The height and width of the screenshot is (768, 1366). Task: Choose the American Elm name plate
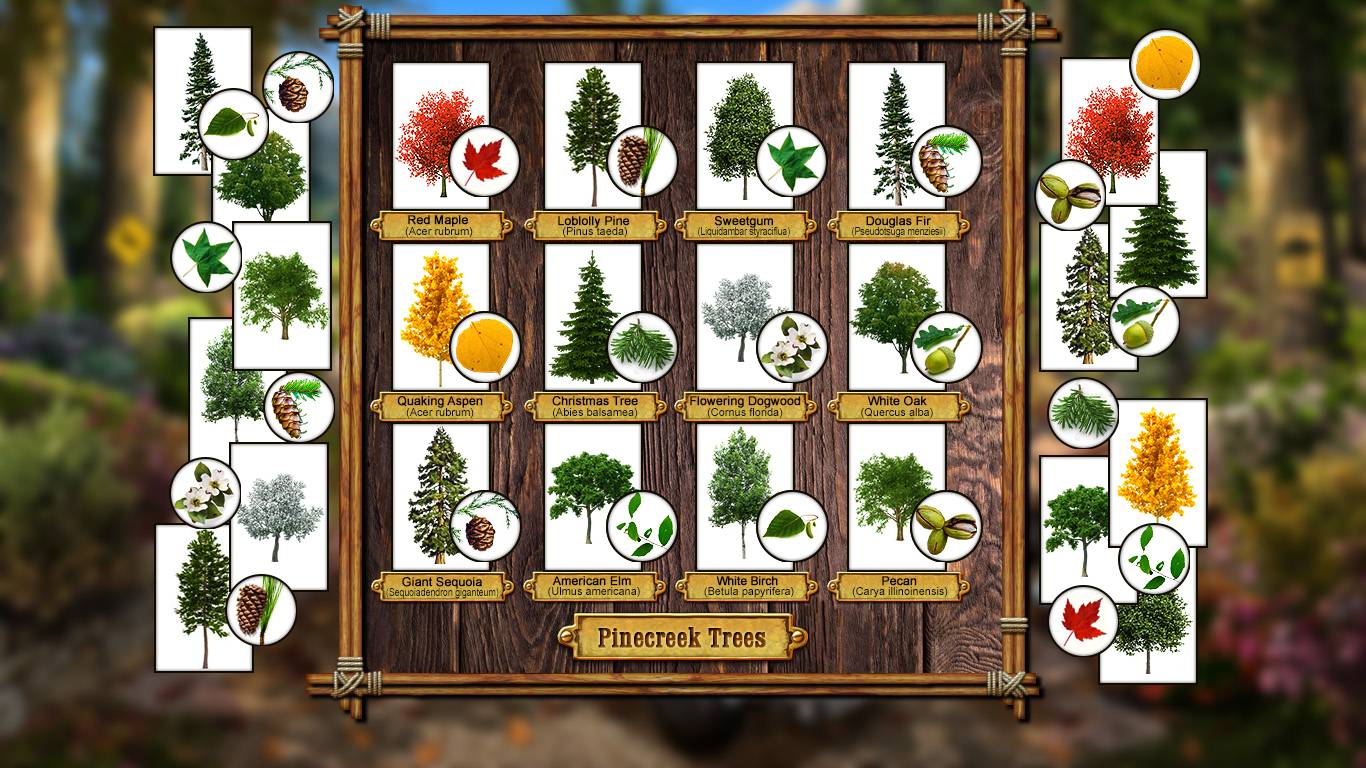pyautogui.click(x=594, y=587)
